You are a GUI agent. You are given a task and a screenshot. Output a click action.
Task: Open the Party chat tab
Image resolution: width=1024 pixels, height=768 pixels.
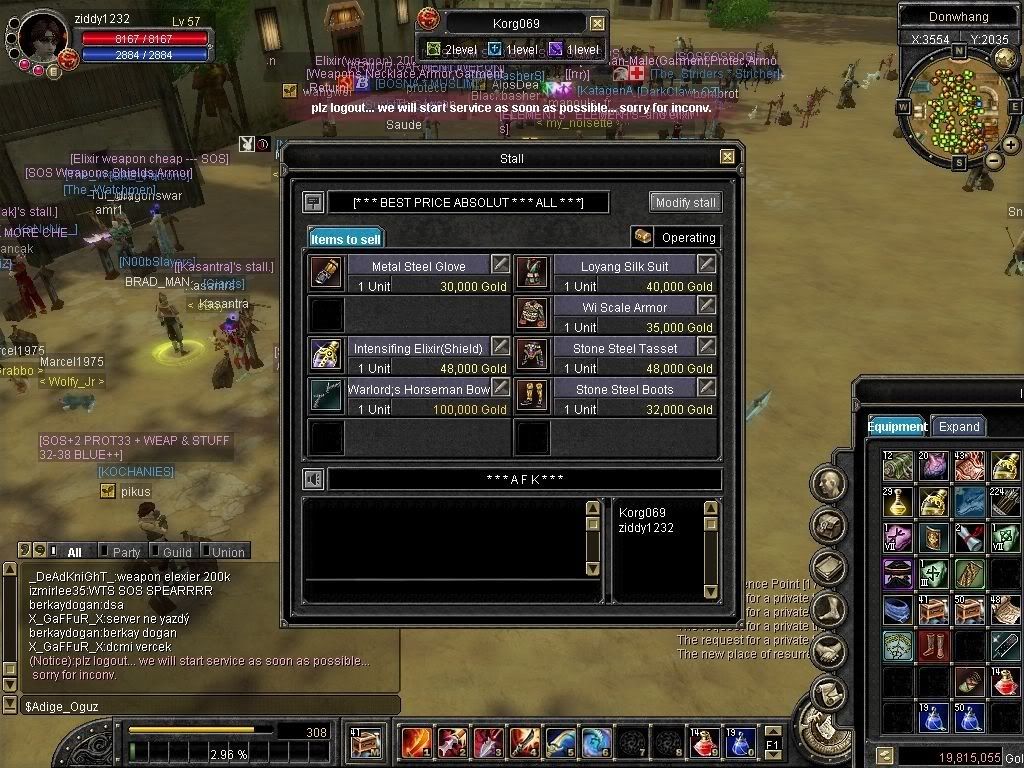126,552
